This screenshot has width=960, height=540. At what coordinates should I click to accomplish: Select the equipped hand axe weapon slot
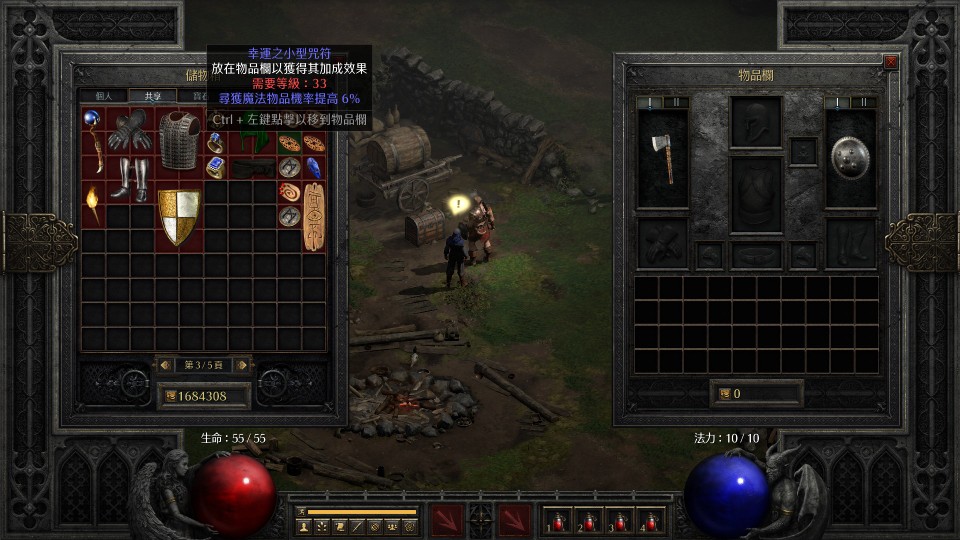[x=662, y=159]
